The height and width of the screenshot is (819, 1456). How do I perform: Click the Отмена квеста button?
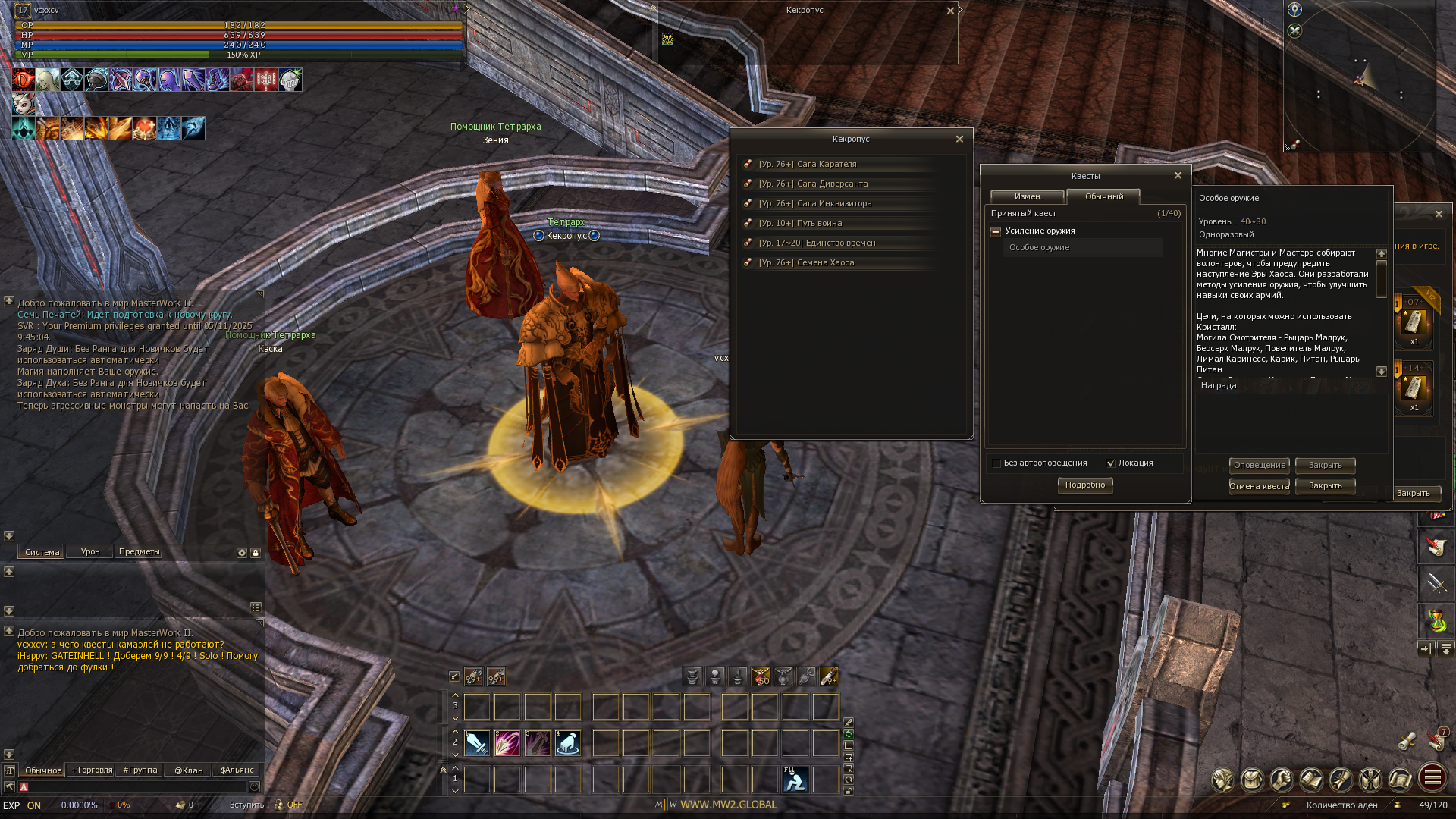click(1259, 486)
